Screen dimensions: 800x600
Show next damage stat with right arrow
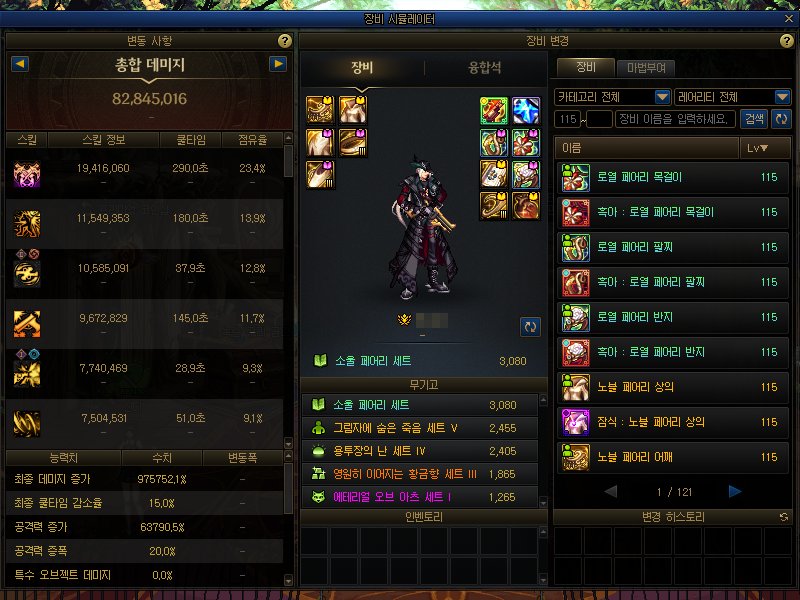coord(279,64)
